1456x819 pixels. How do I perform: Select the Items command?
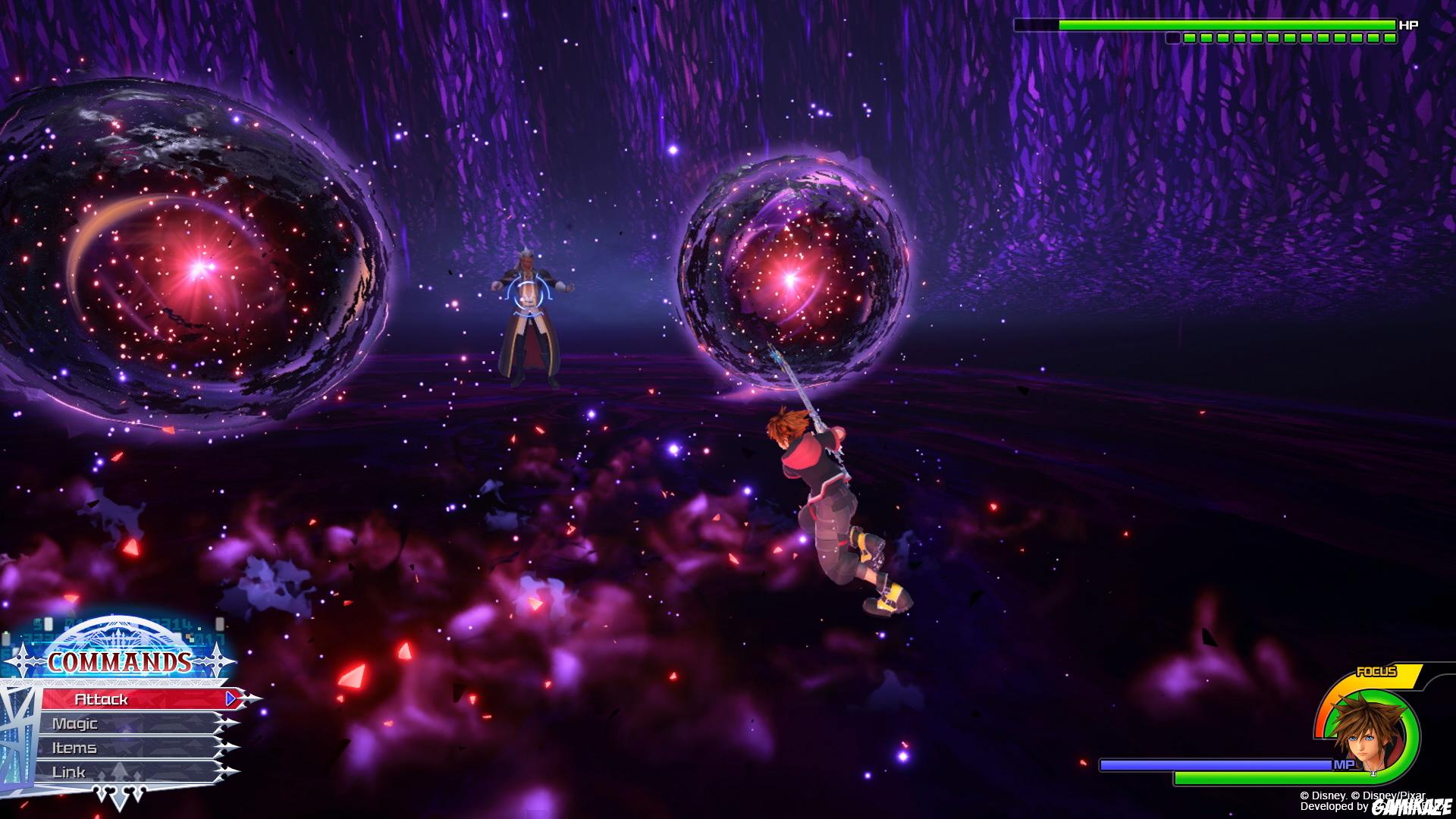coord(76,748)
